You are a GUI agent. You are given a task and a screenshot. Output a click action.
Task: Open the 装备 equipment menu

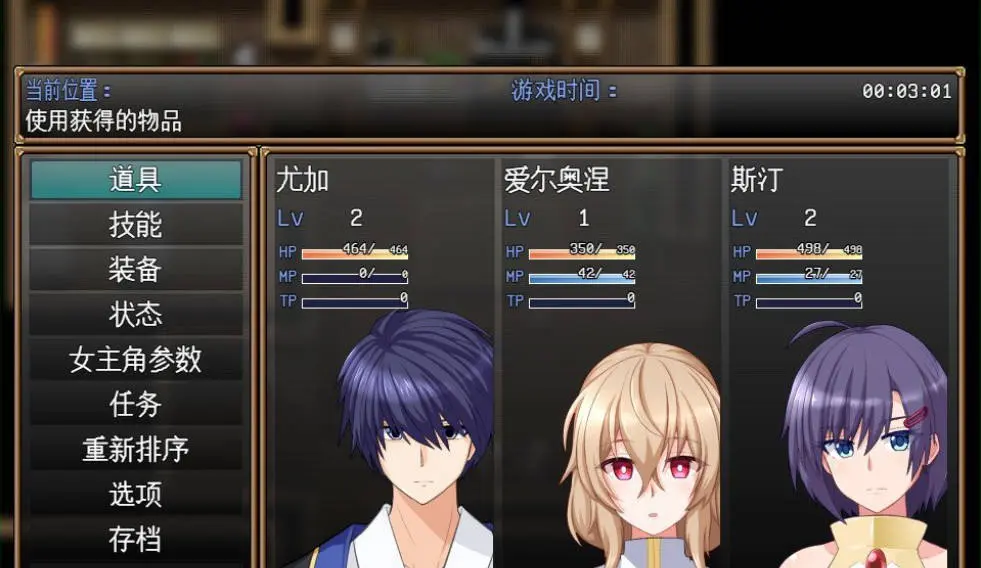[136, 270]
